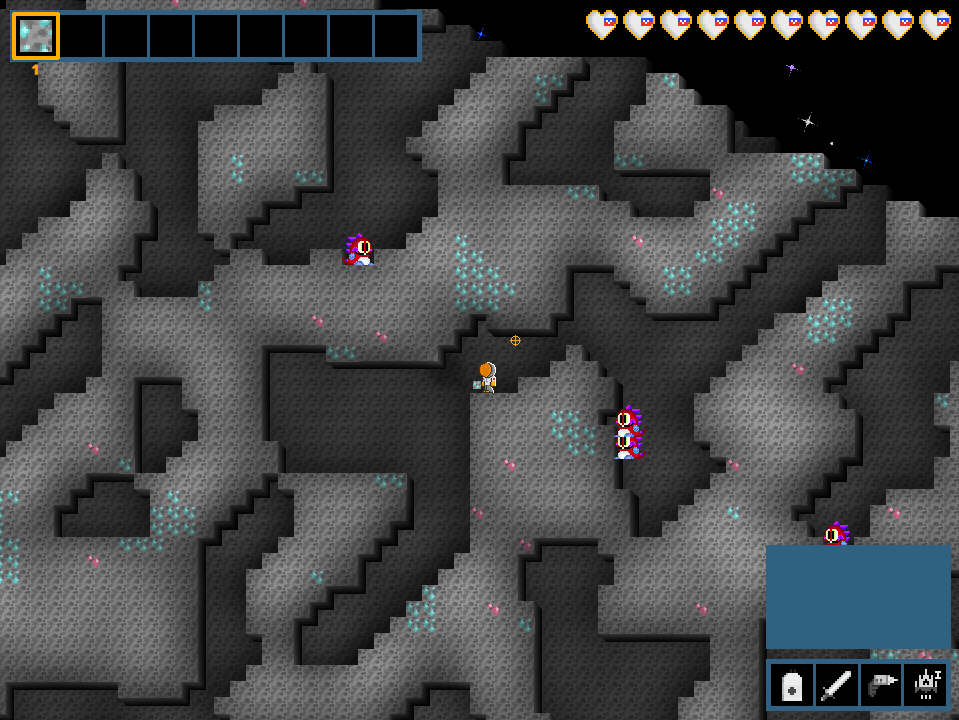Click the blue minimap panel
Viewport: 959px width, 720px height.
click(x=858, y=597)
